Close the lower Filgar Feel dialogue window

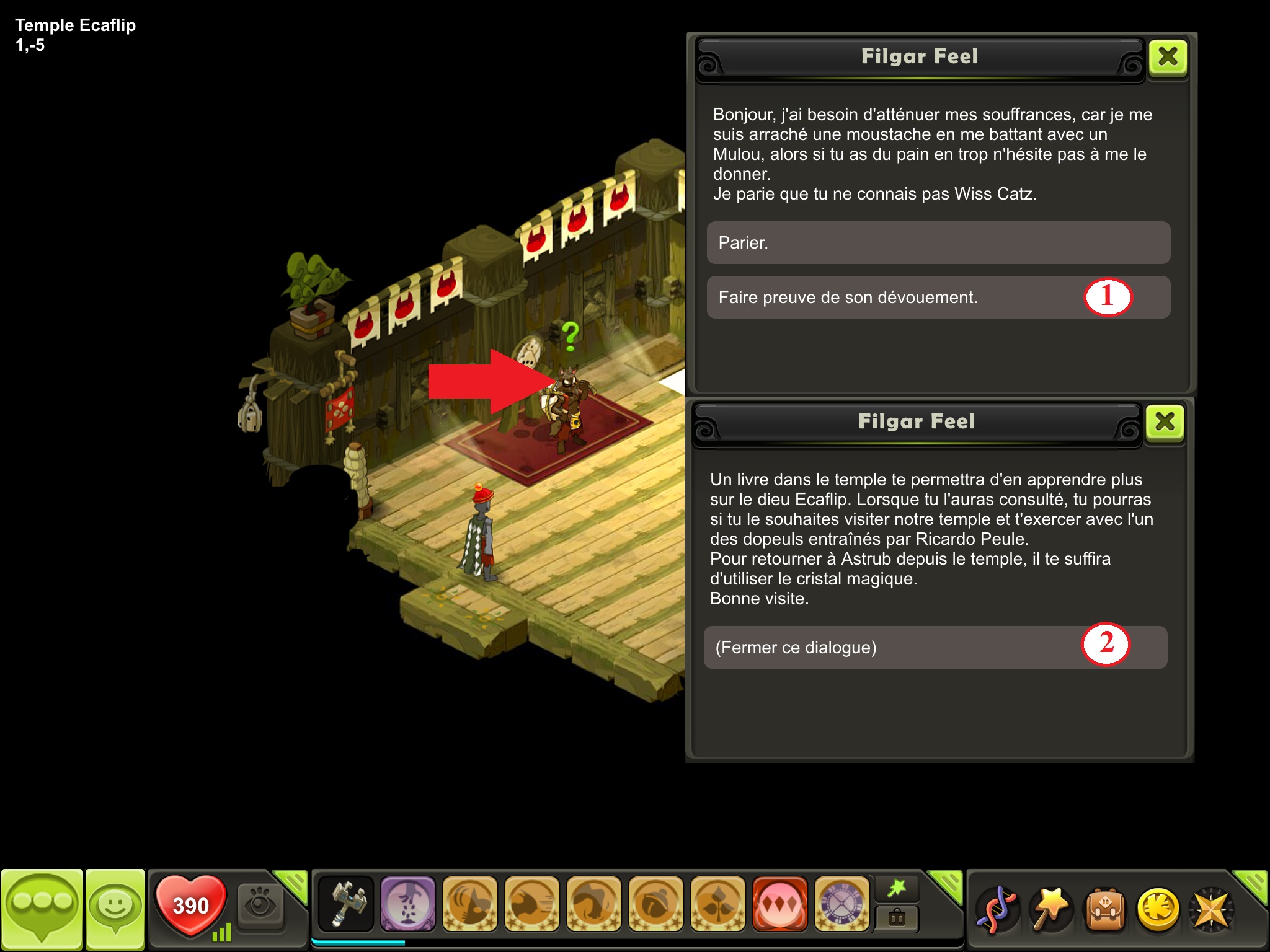tap(1165, 423)
